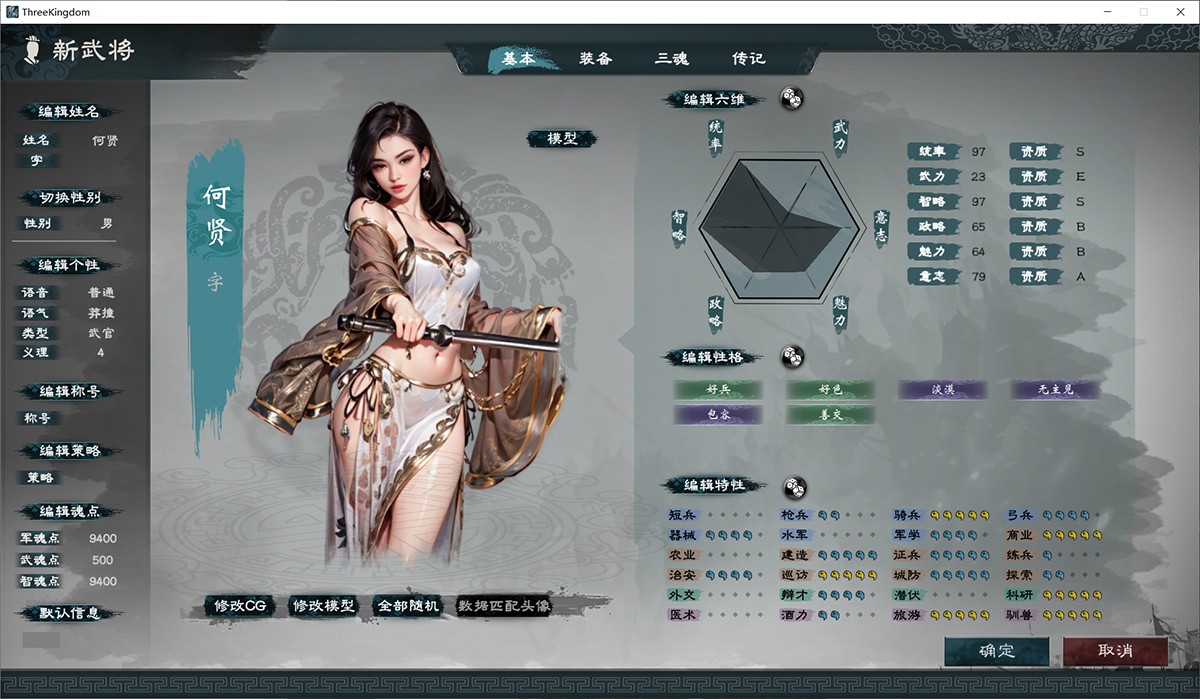1200x699 pixels.
Task: Choose the 善交 personality tag
Action: 830,414
